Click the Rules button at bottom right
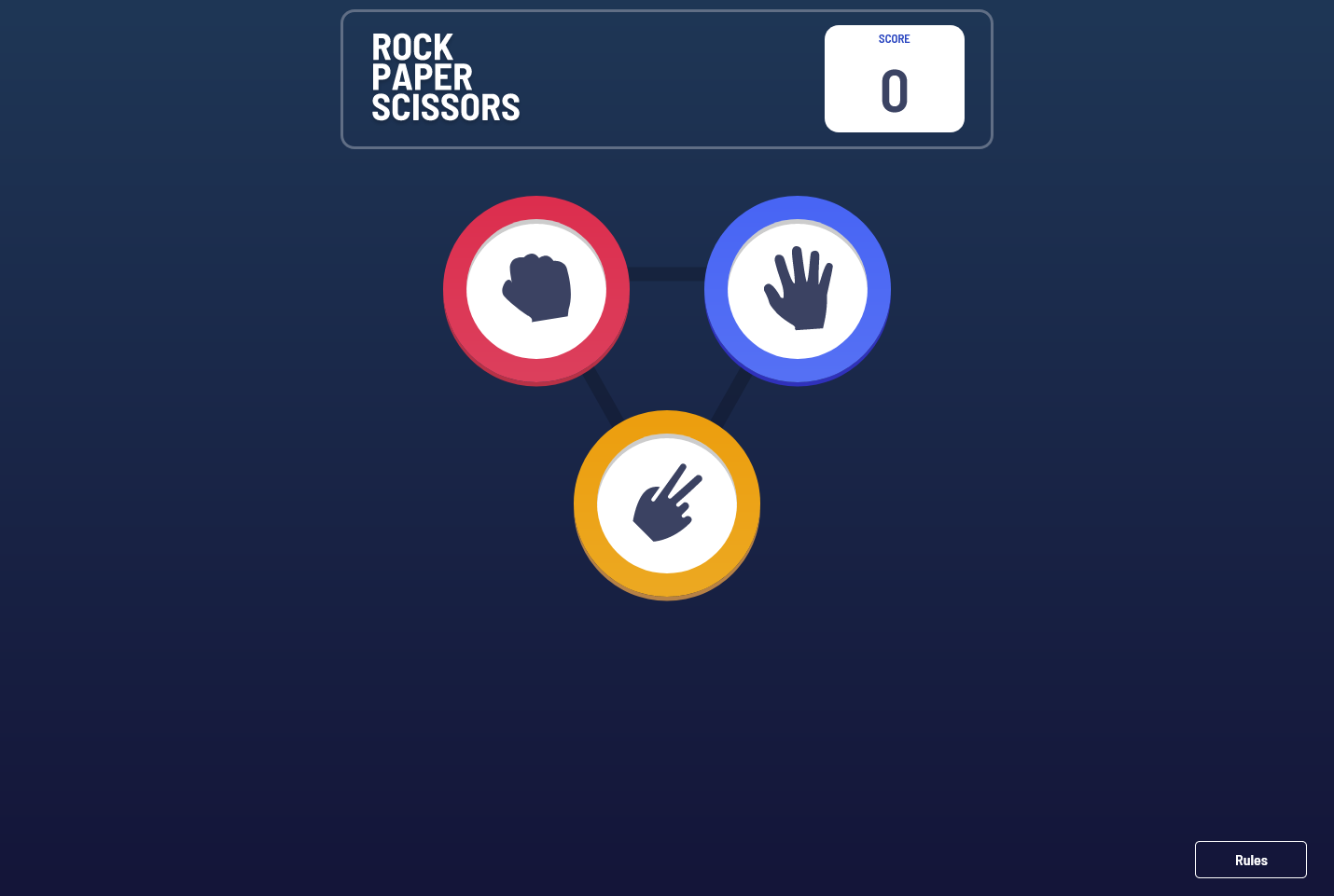1334x896 pixels. click(1250, 859)
